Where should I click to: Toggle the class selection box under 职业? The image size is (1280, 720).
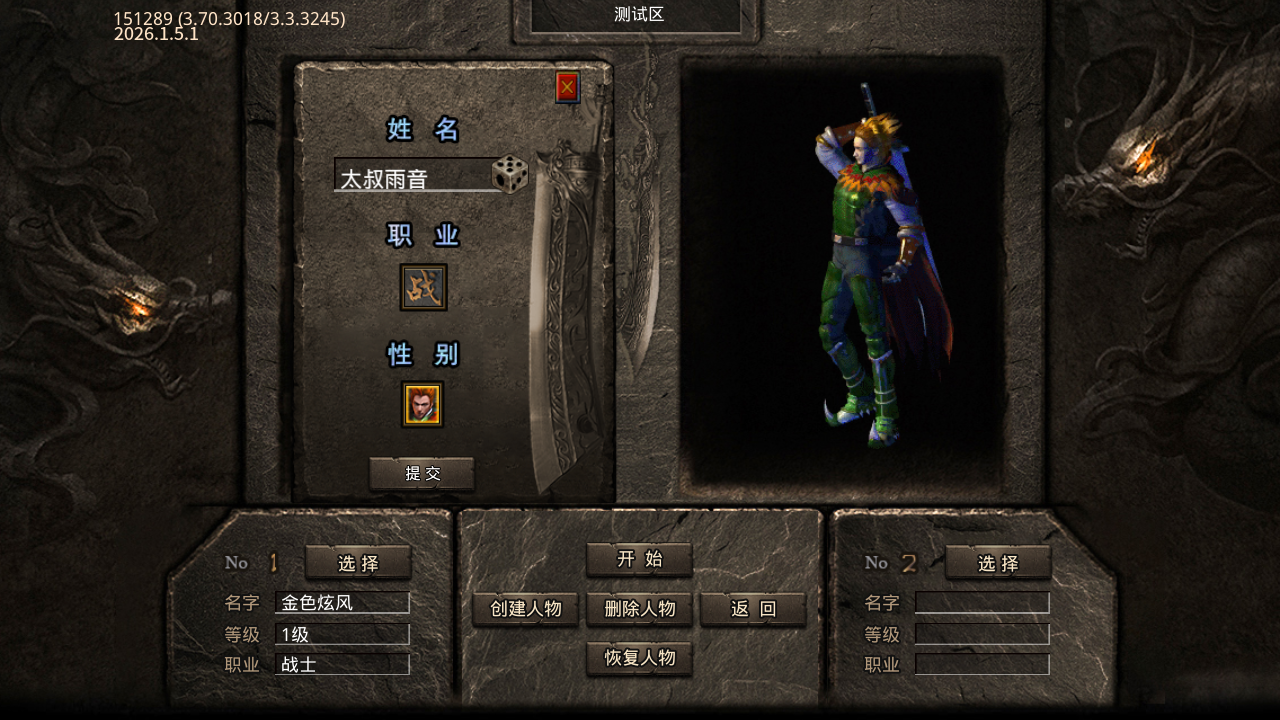422,286
